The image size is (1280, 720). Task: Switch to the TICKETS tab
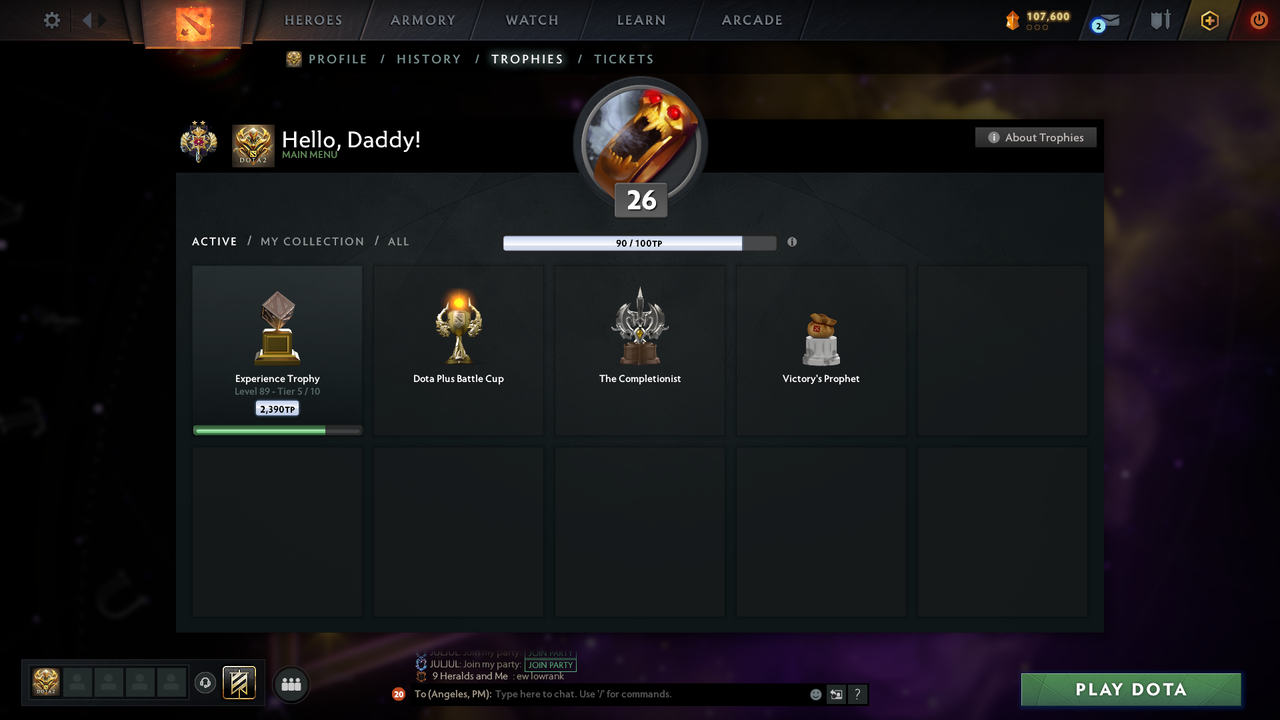624,59
